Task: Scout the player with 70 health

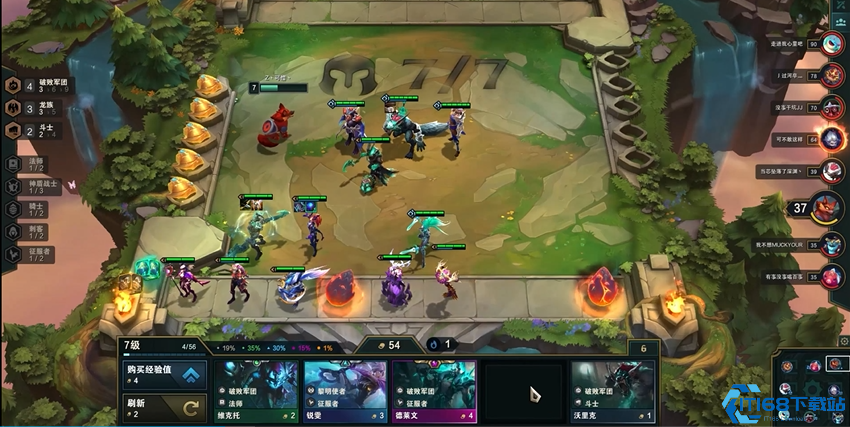Action: tap(832, 108)
